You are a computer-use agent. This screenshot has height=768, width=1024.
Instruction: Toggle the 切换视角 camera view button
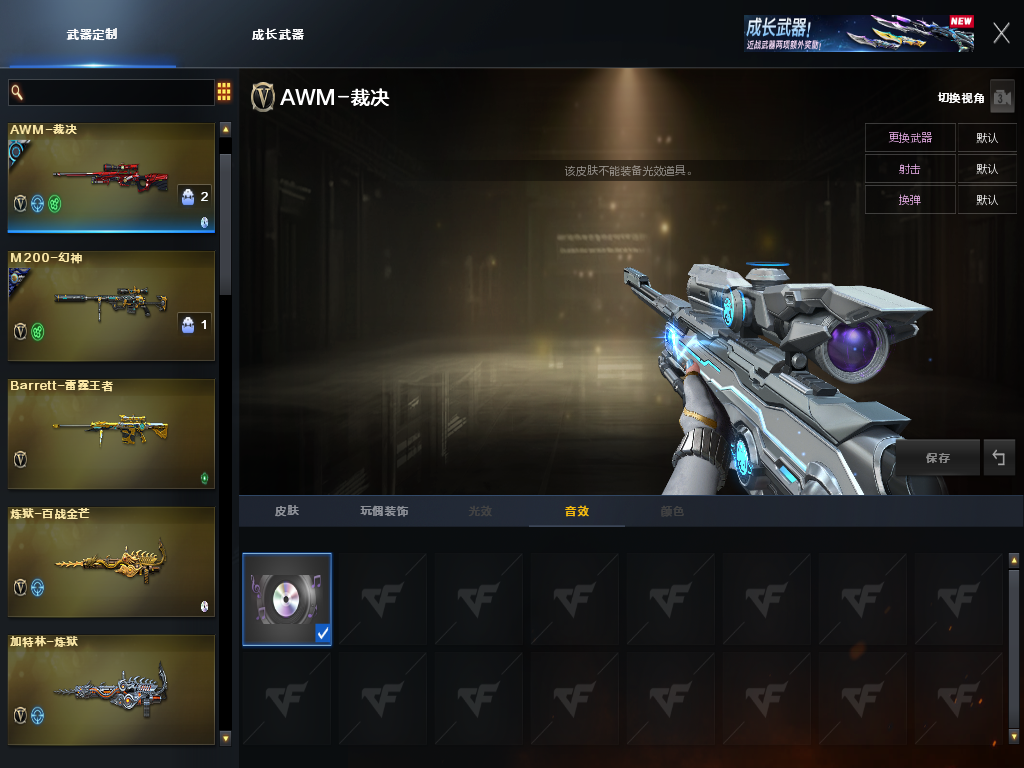(x=1001, y=97)
